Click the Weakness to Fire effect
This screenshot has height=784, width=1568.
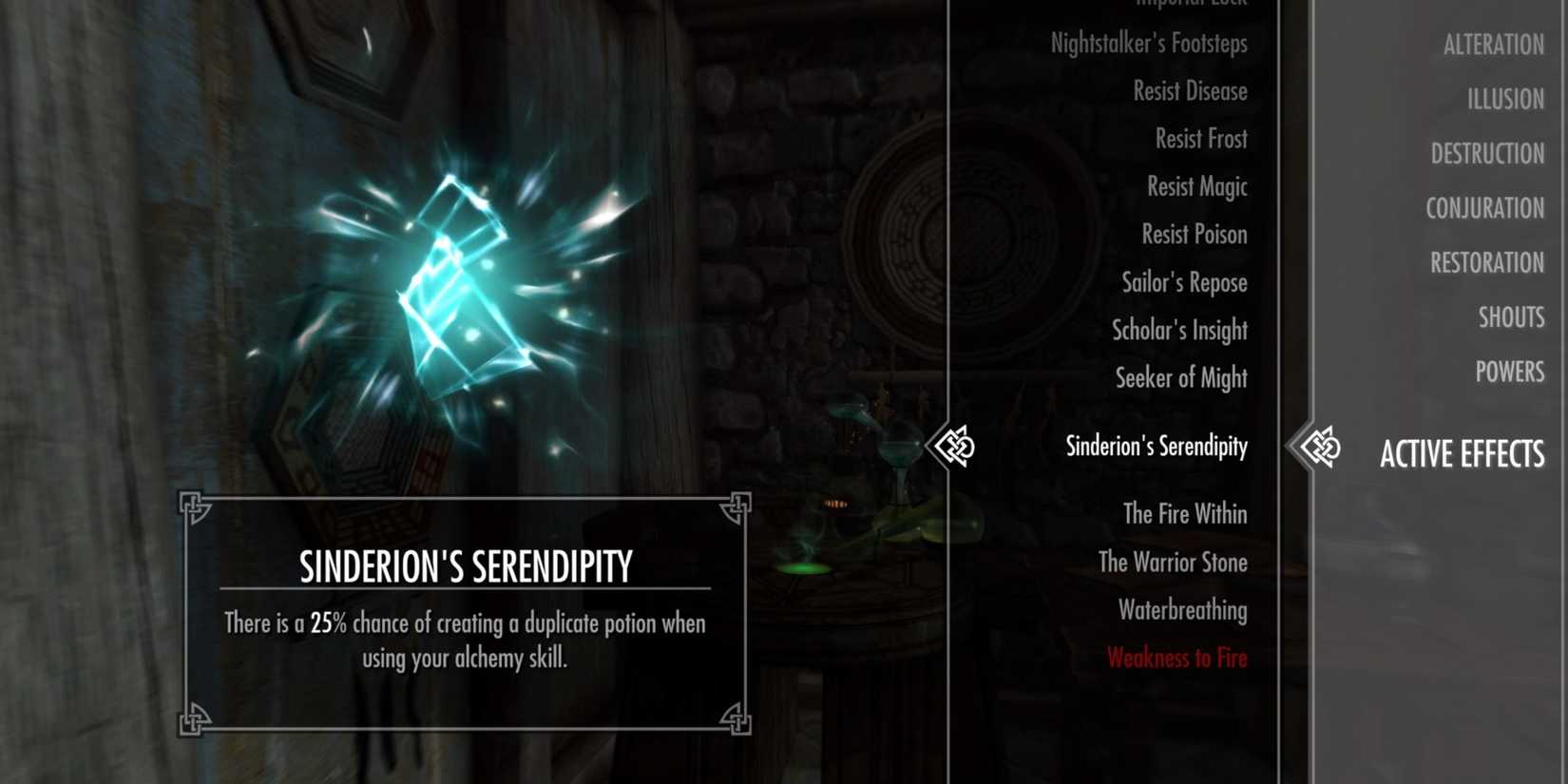(x=1178, y=658)
